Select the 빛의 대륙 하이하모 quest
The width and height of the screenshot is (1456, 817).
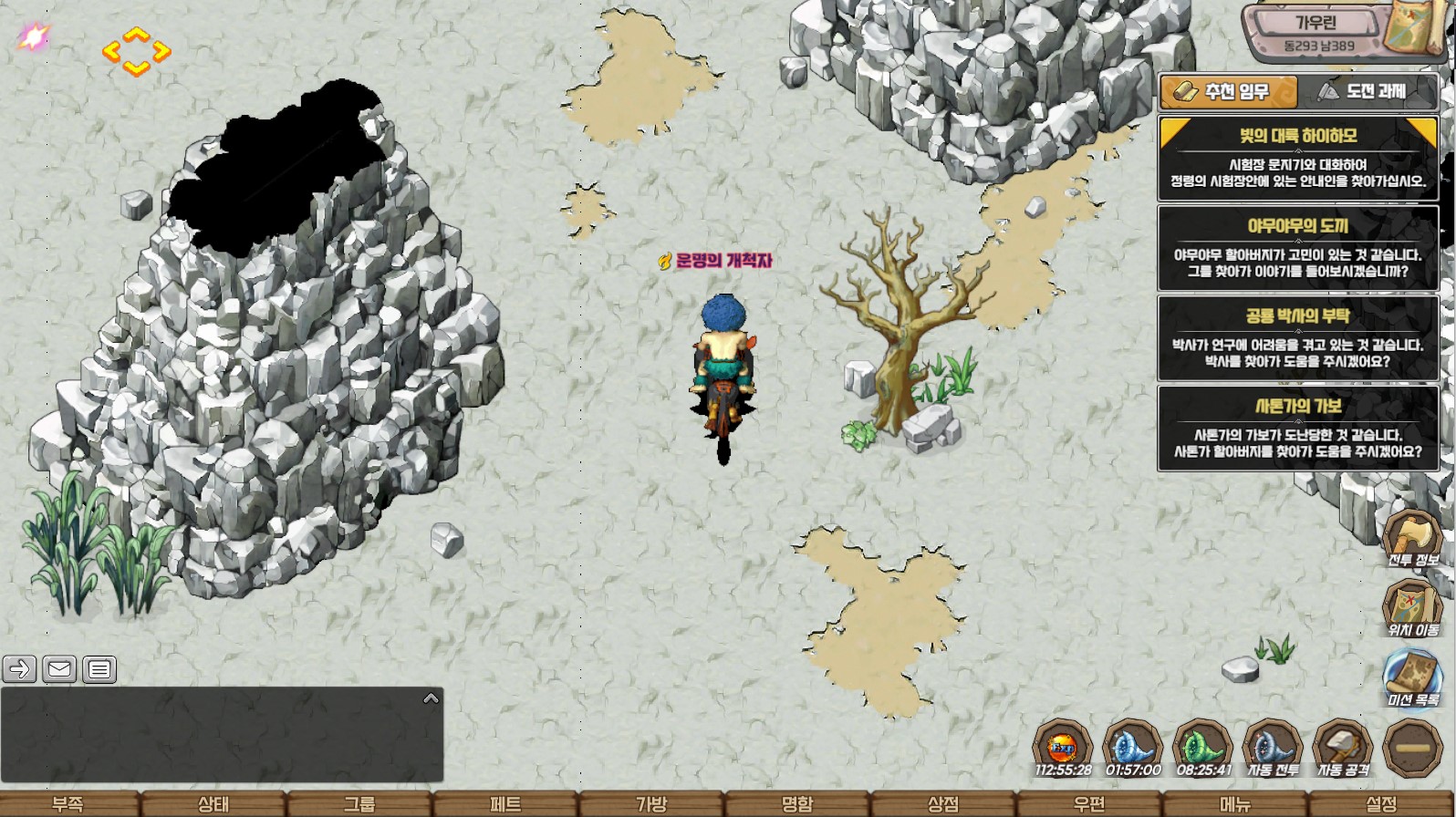[1297, 158]
